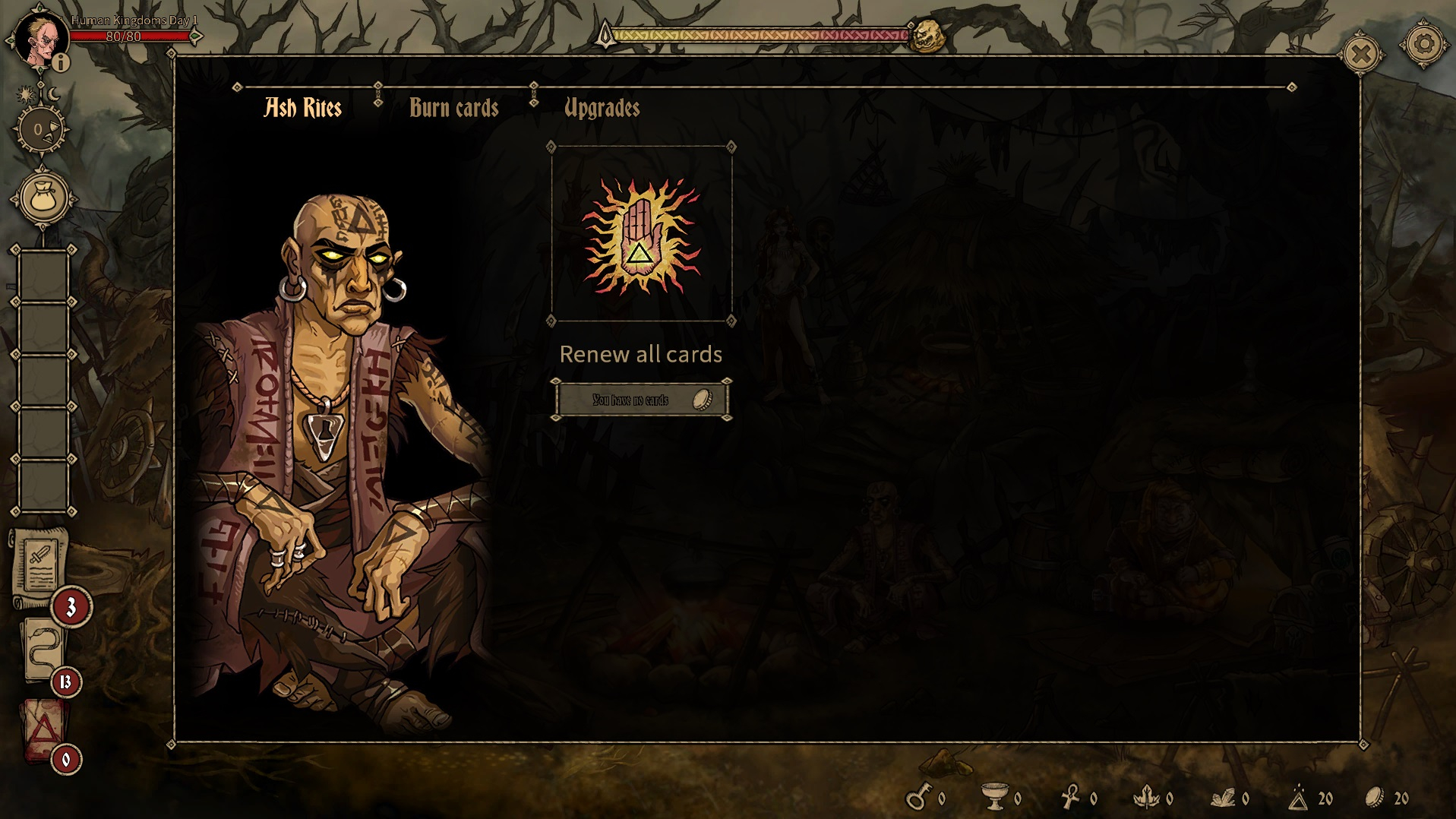Open the gear settings menu
Screen dimensions: 1456x819
(1423, 45)
